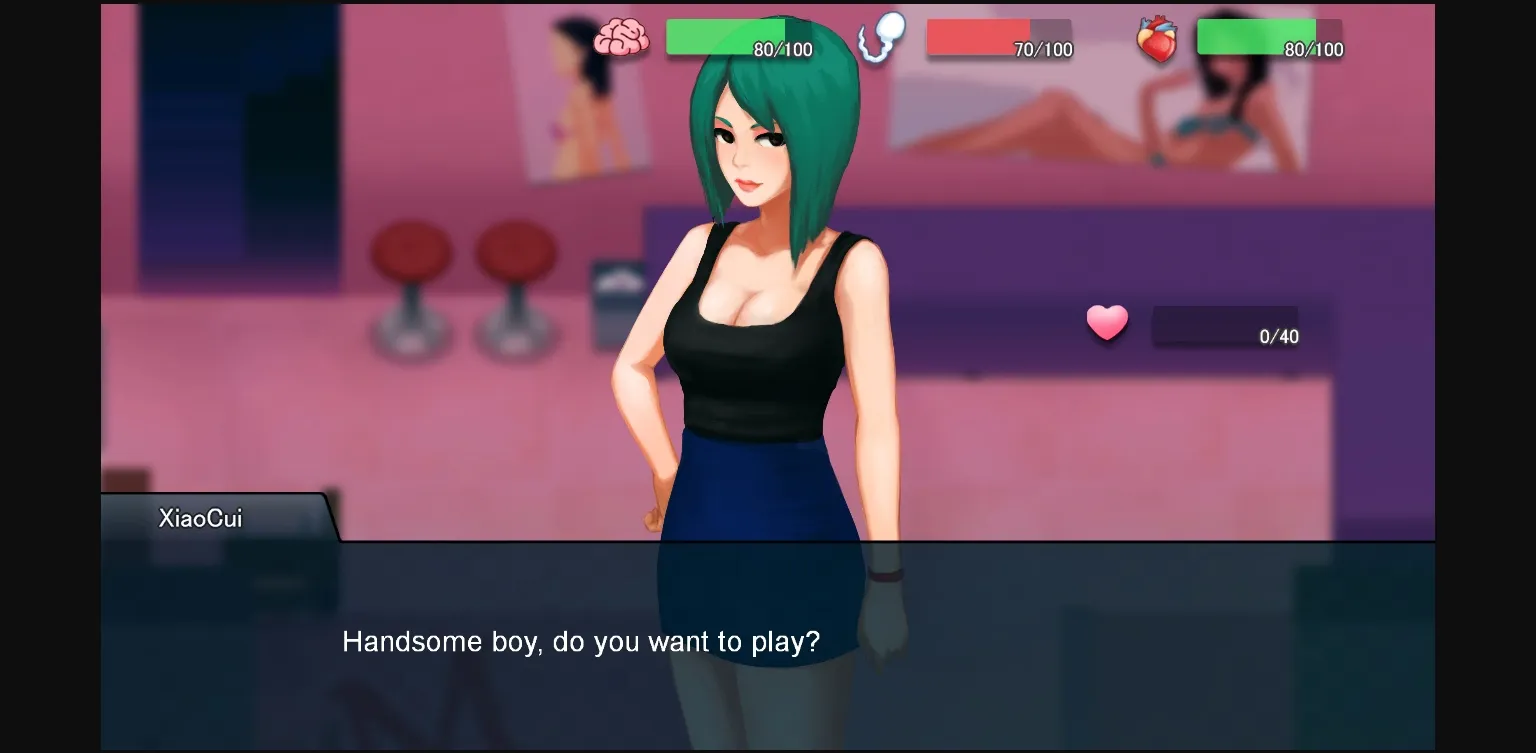Click the sperm stat icon
This screenshot has height=753, width=1536.
click(x=880, y=38)
